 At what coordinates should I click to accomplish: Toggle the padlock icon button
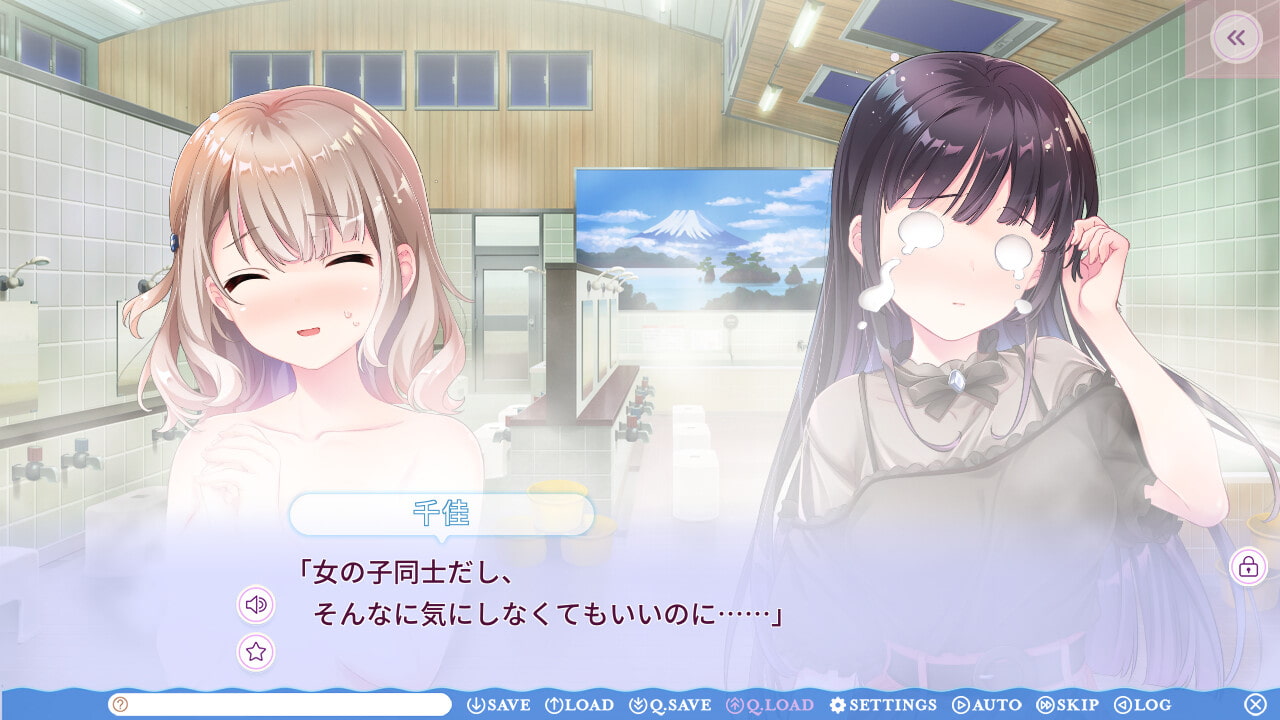(1248, 567)
